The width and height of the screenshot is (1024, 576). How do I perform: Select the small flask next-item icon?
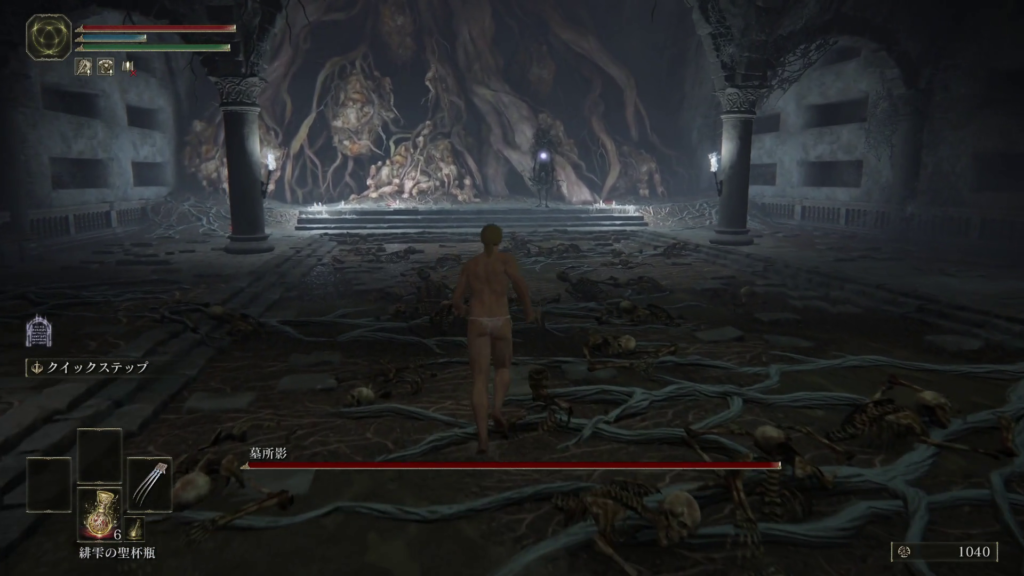click(x=135, y=528)
